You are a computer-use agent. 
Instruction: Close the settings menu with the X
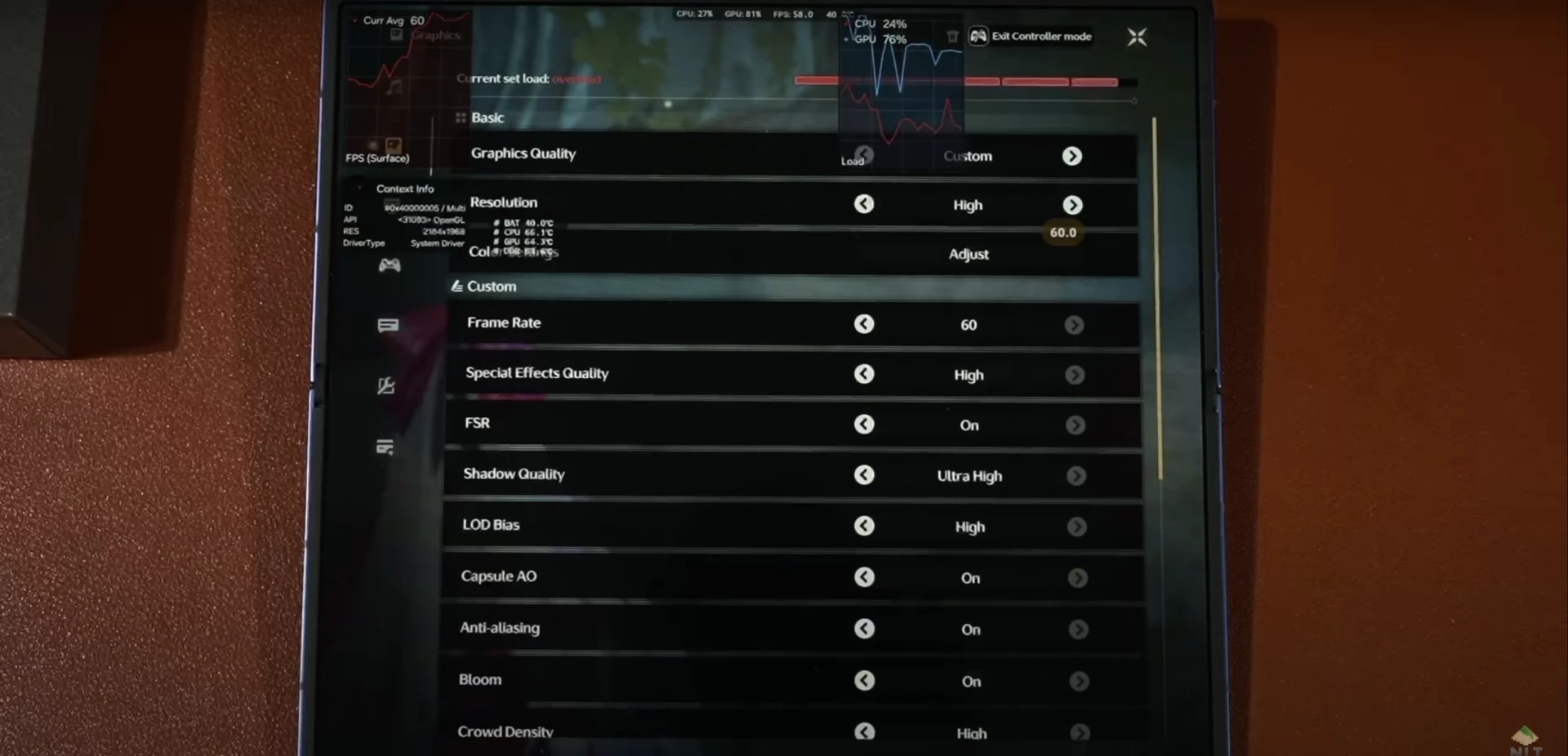tap(1137, 37)
